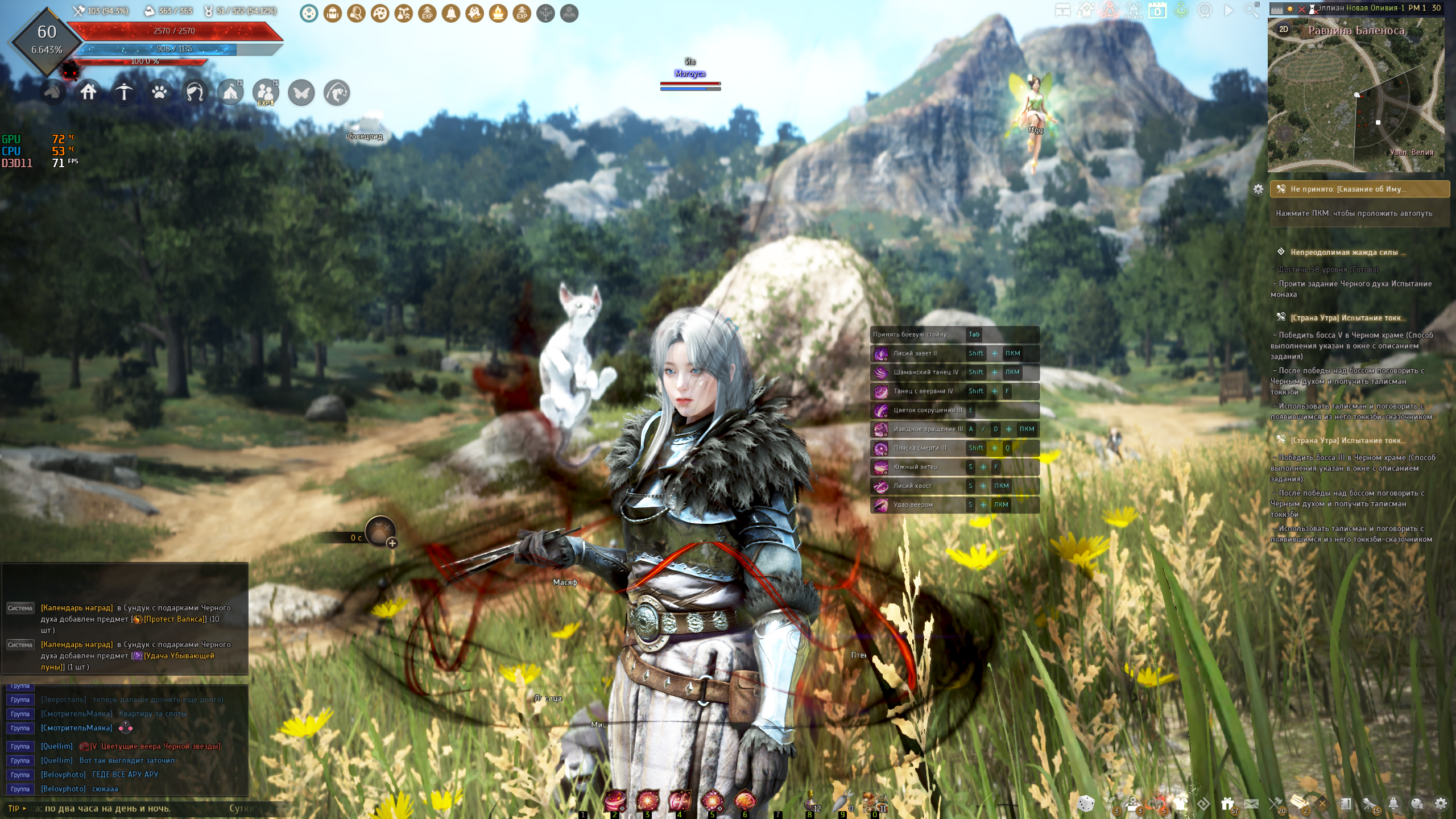The height and width of the screenshot is (819, 1456).
Task: Click the plus on the coin pouch
Action: coord(392,543)
